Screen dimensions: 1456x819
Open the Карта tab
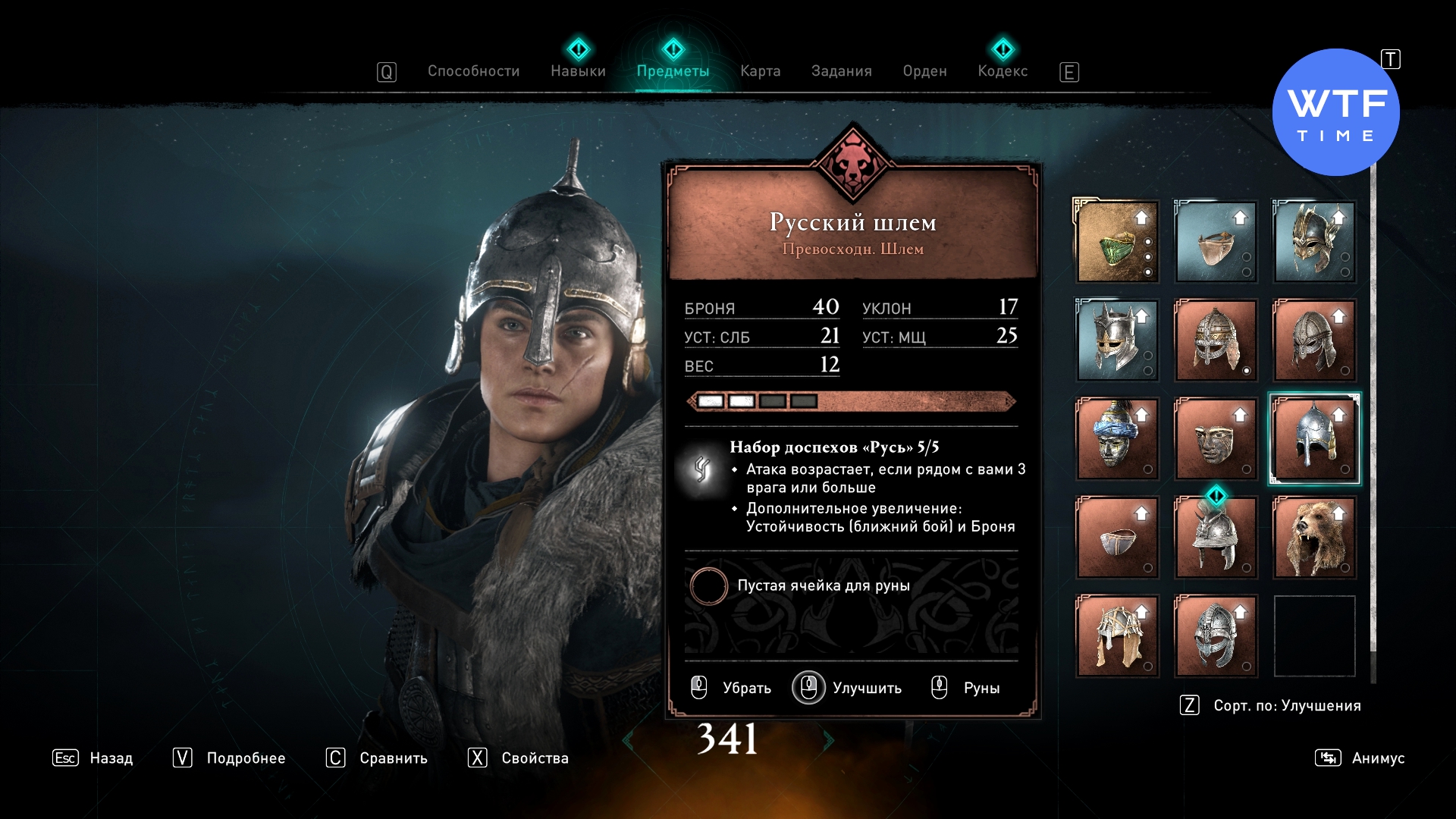pyautogui.click(x=760, y=71)
